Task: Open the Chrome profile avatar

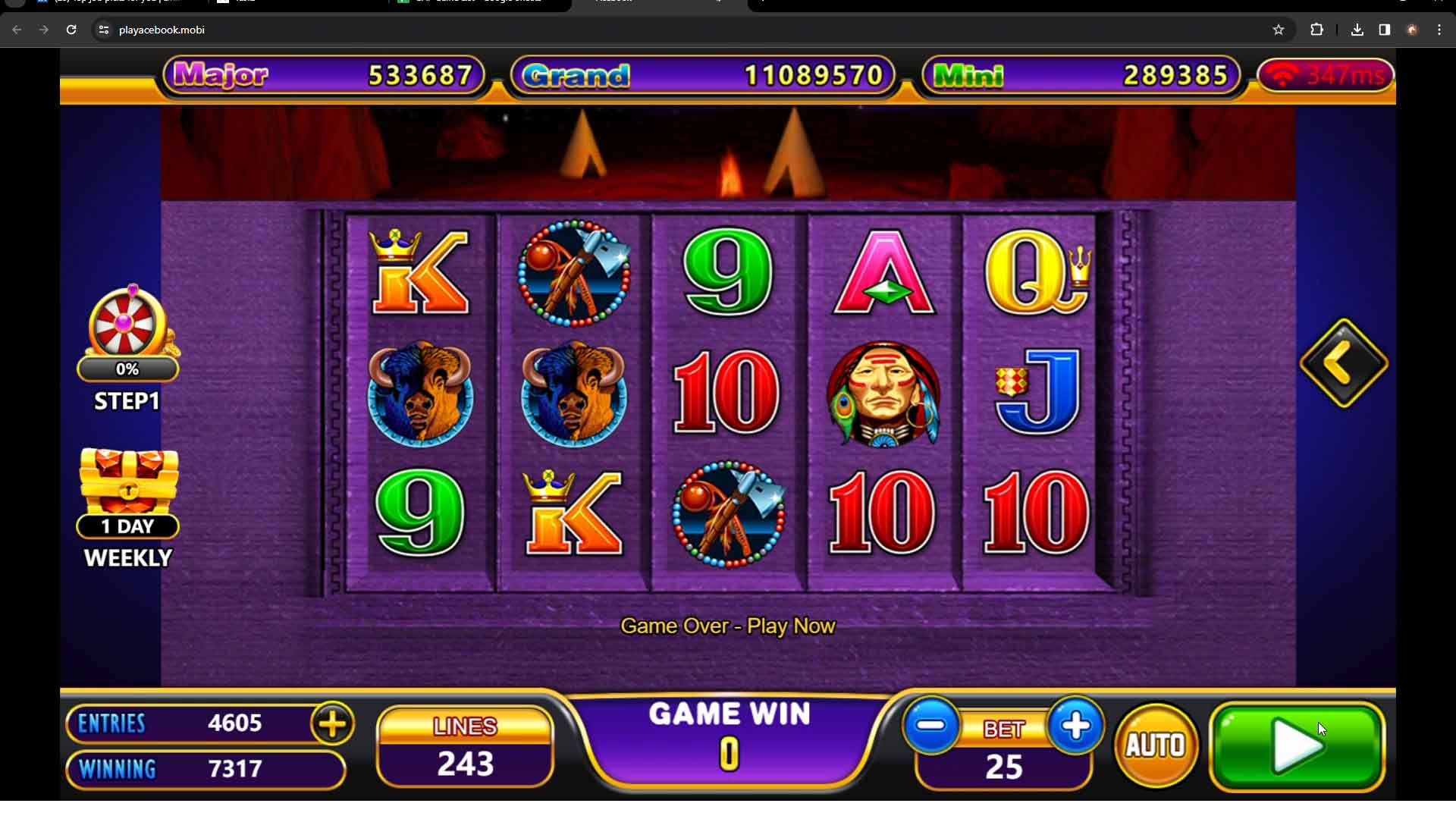Action: (x=1412, y=30)
